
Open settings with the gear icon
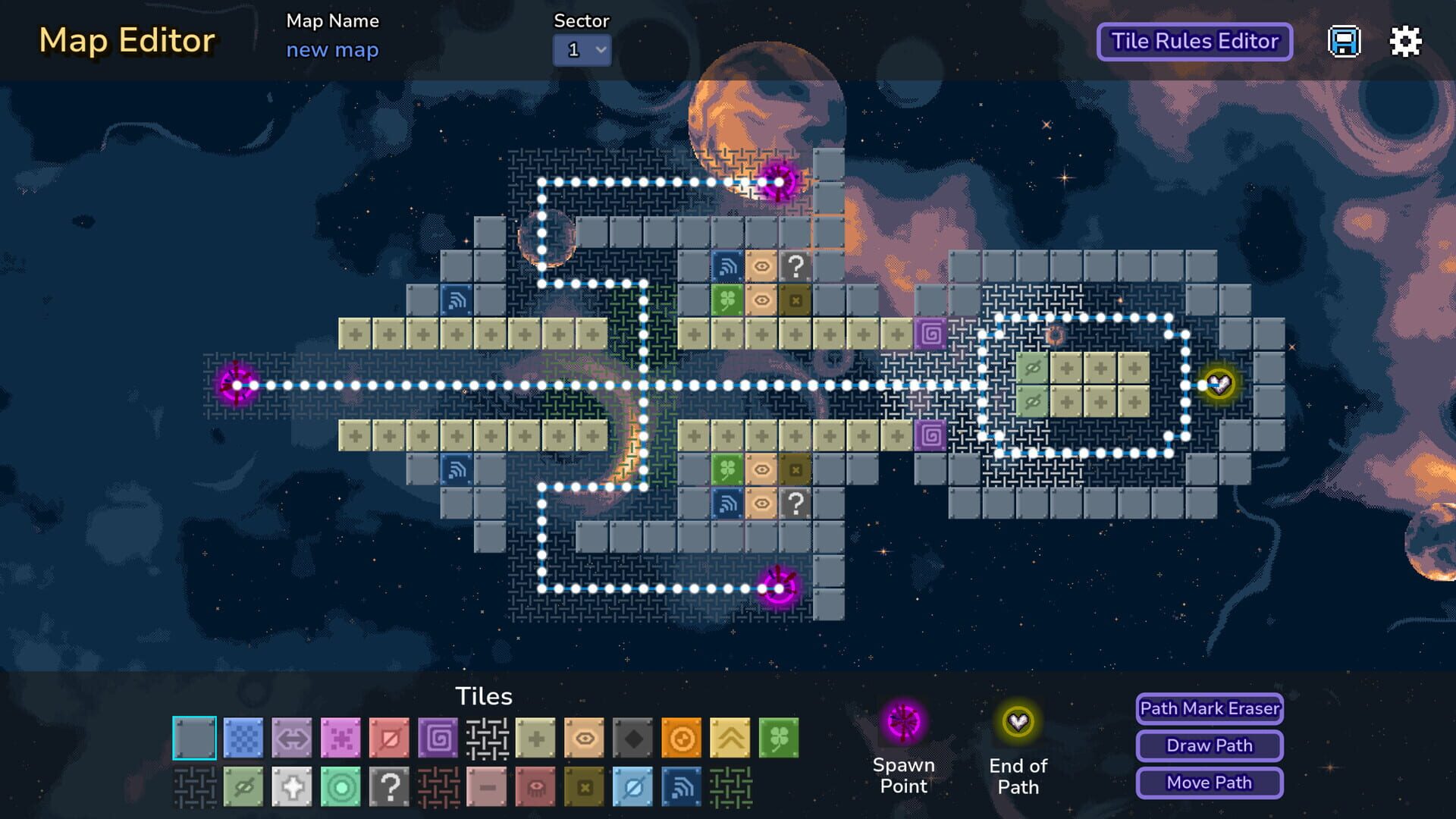click(1405, 42)
